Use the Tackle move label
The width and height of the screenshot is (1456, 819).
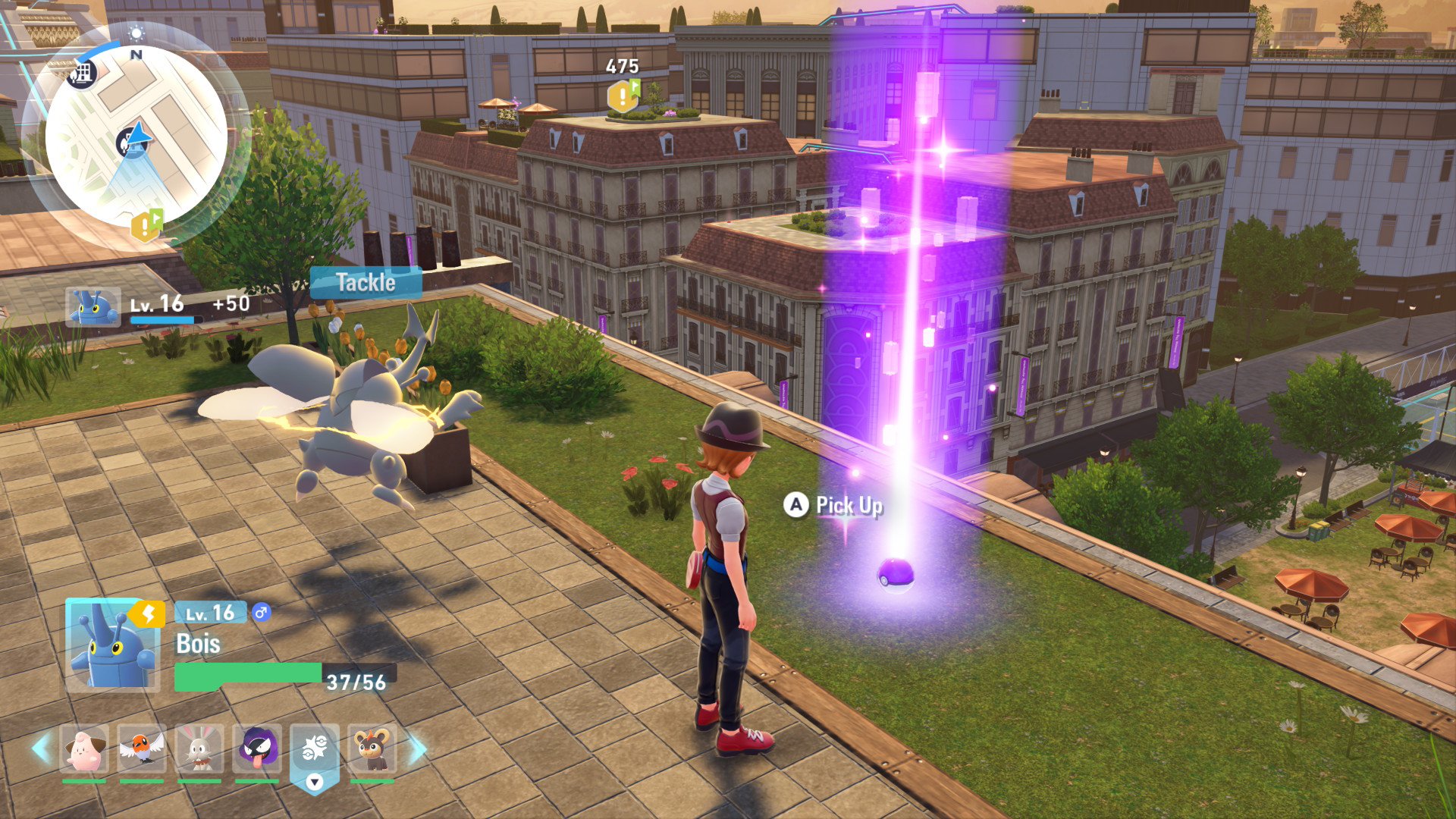[x=366, y=283]
